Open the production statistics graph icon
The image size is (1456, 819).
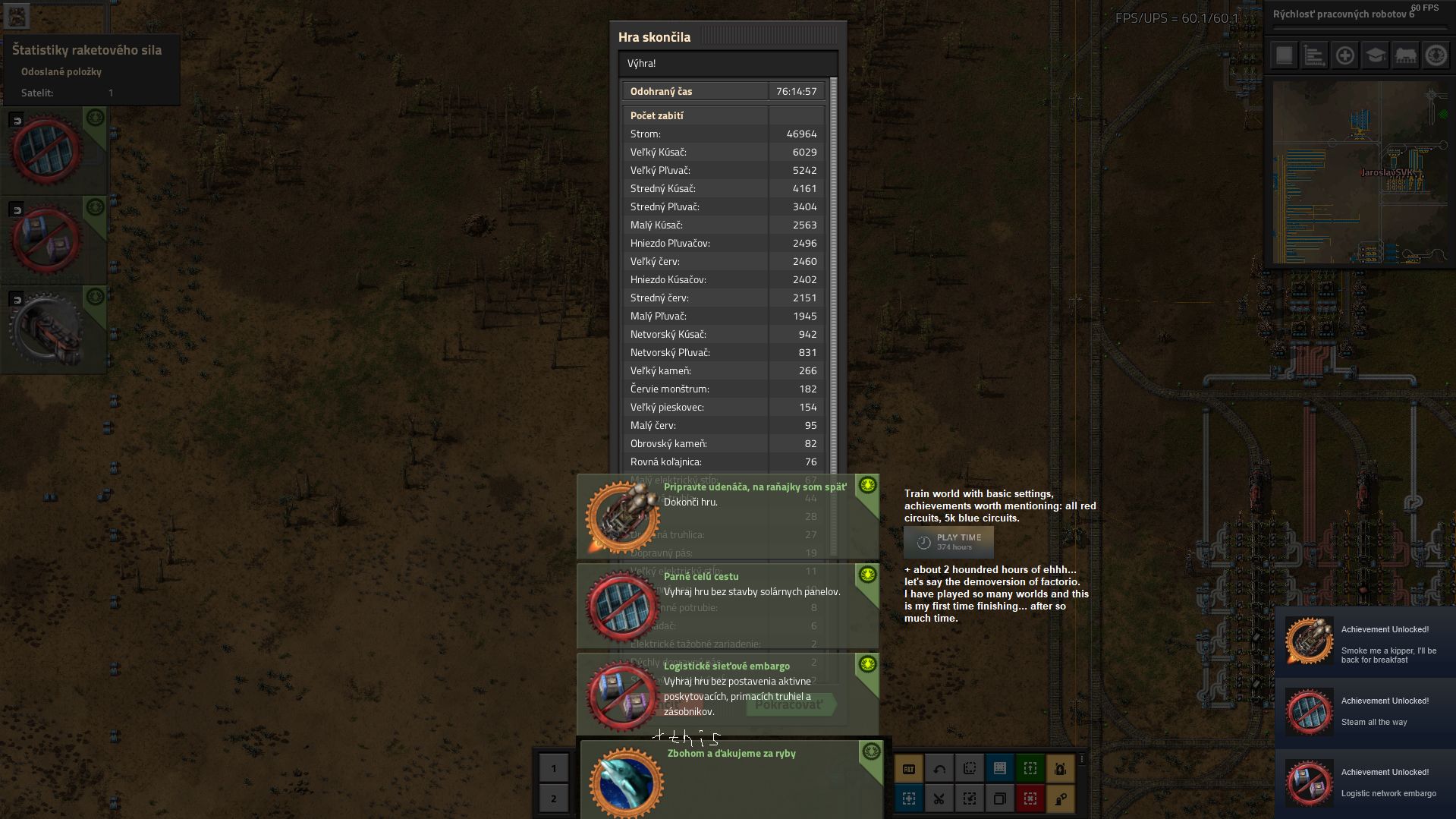click(x=1313, y=55)
